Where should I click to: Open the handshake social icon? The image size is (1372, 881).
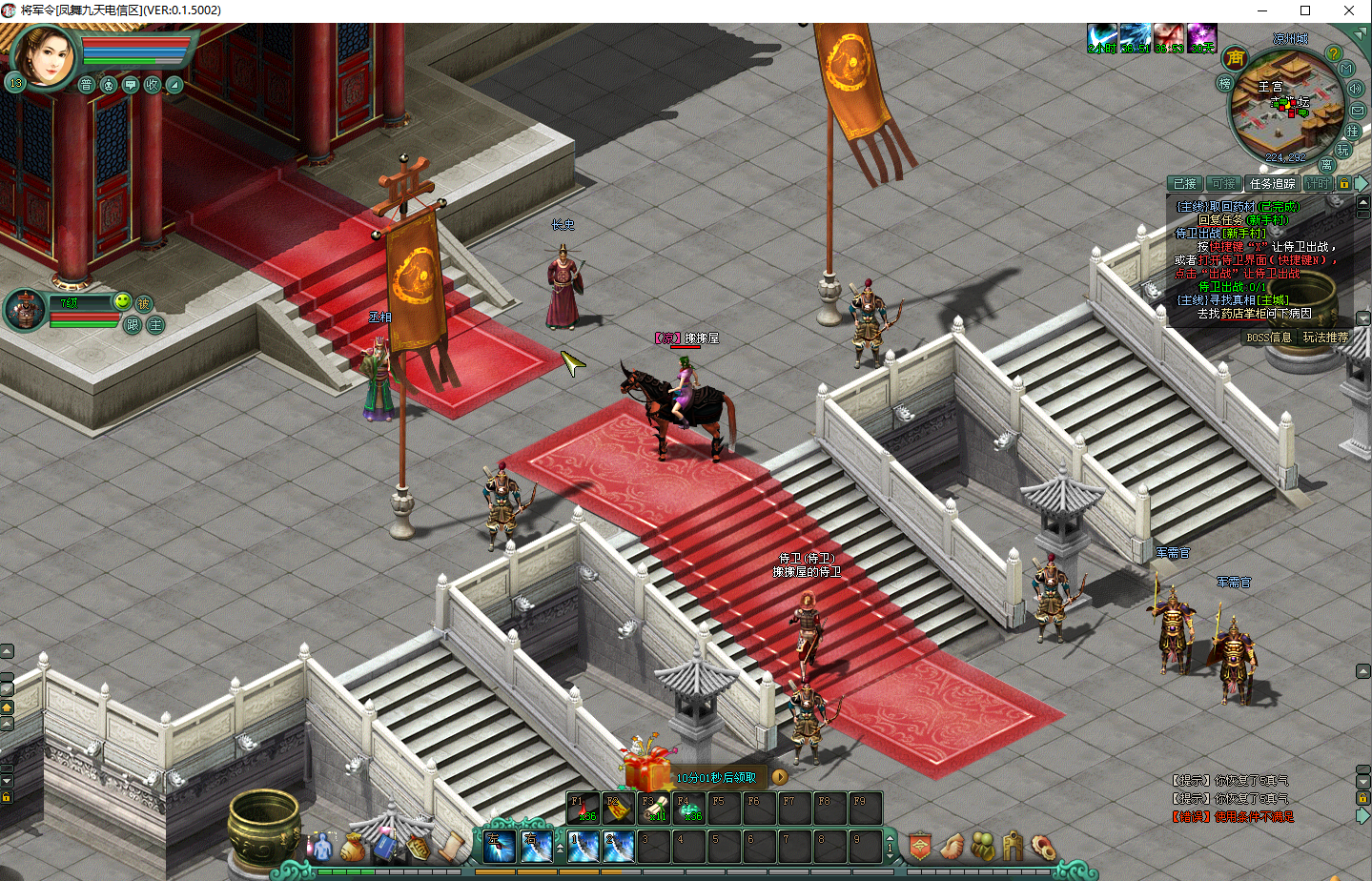click(x=952, y=846)
